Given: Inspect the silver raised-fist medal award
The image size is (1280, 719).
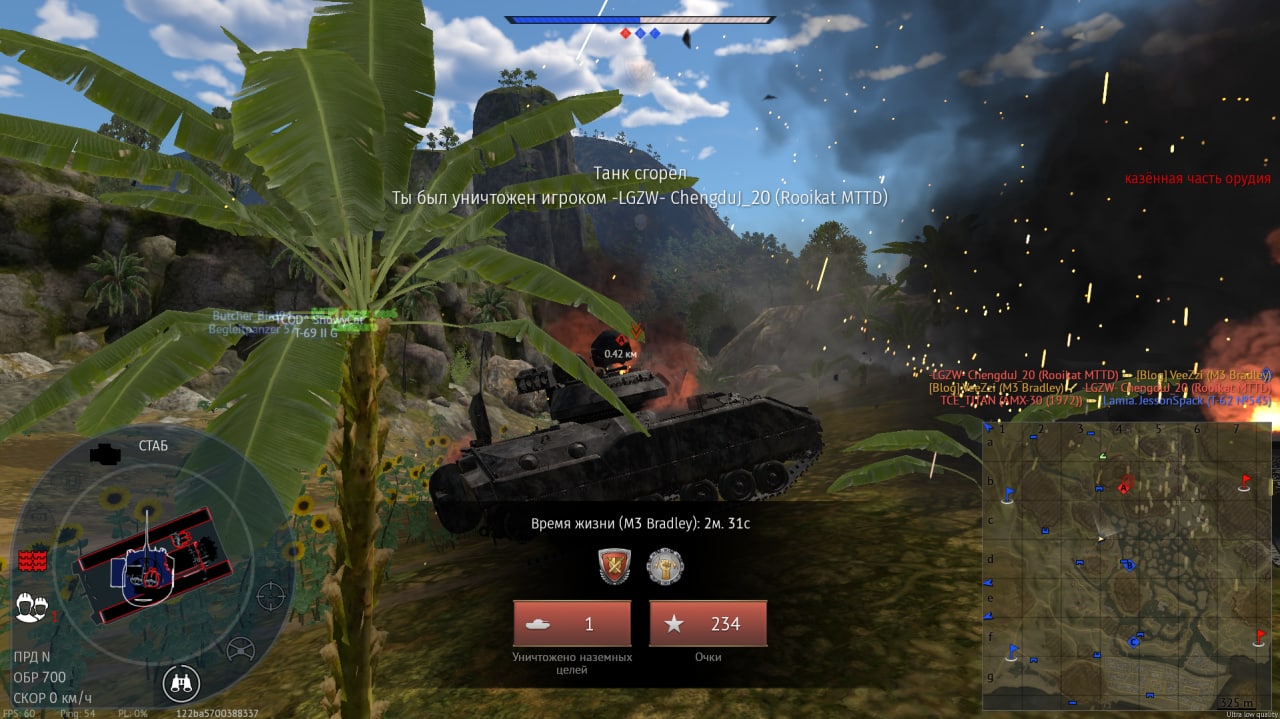Looking at the screenshot, I should click(x=665, y=566).
